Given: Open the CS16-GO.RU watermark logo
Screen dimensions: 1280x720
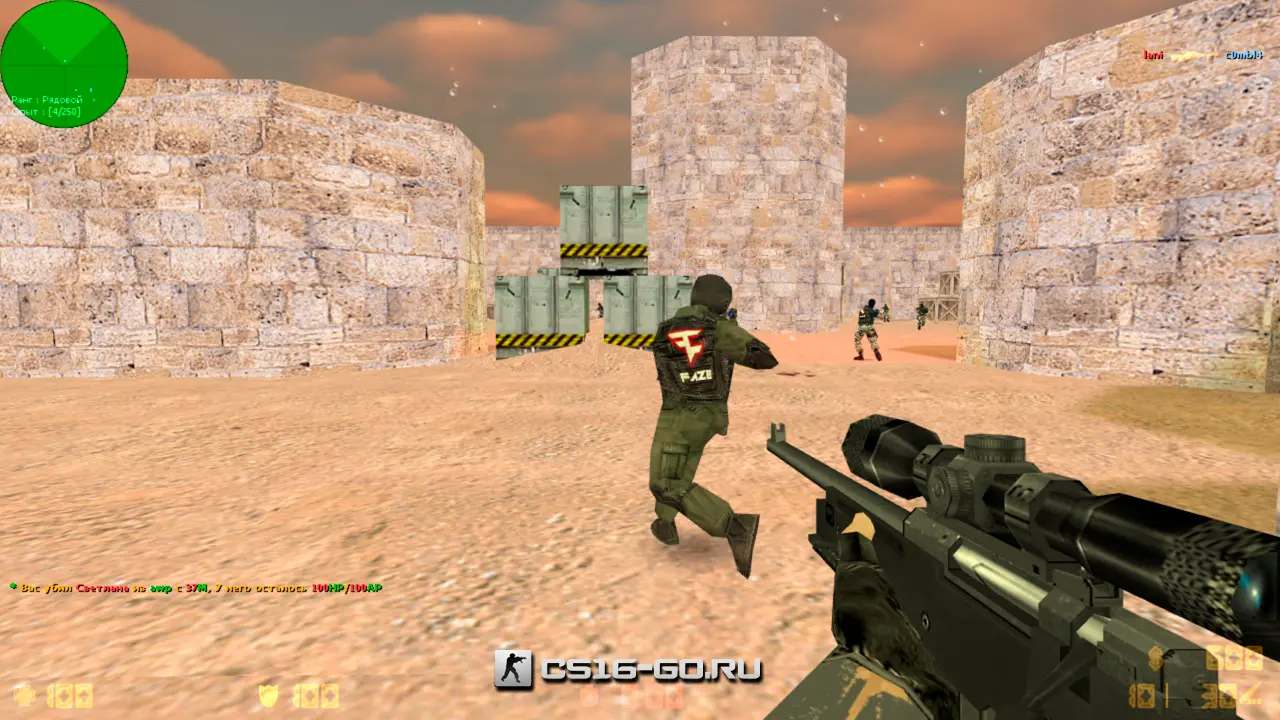Looking at the screenshot, I should [x=628, y=670].
